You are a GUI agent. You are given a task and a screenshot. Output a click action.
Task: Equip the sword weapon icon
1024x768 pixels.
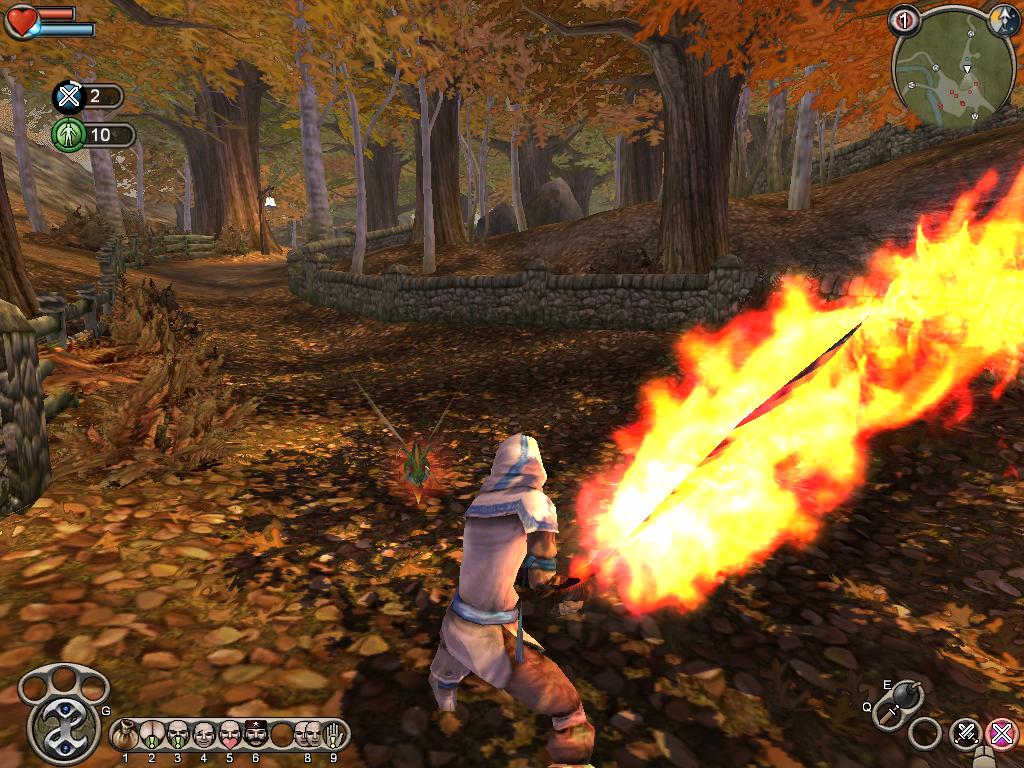[x=890, y=714]
